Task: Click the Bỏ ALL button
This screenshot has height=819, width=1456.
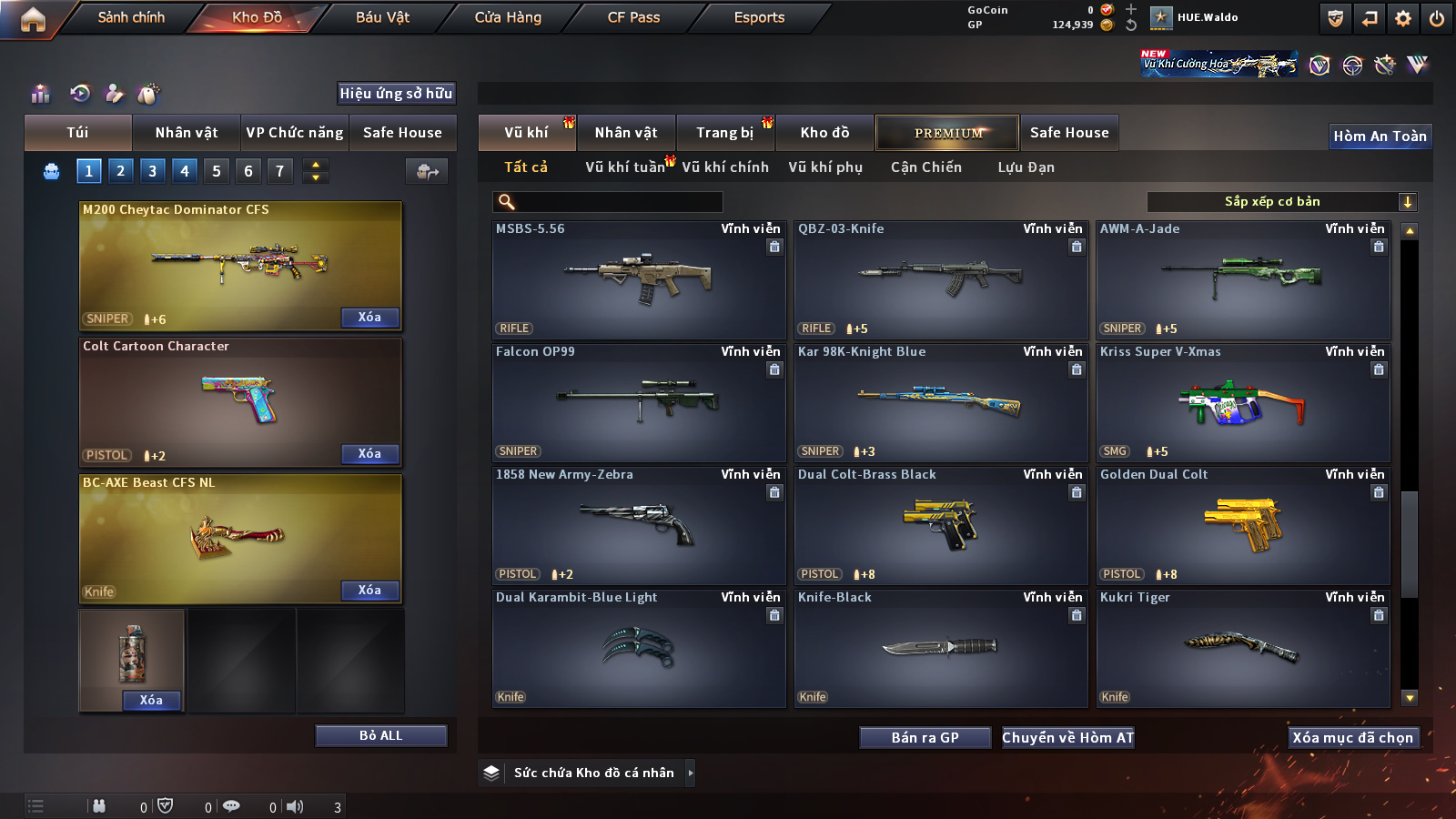Action: click(x=380, y=735)
